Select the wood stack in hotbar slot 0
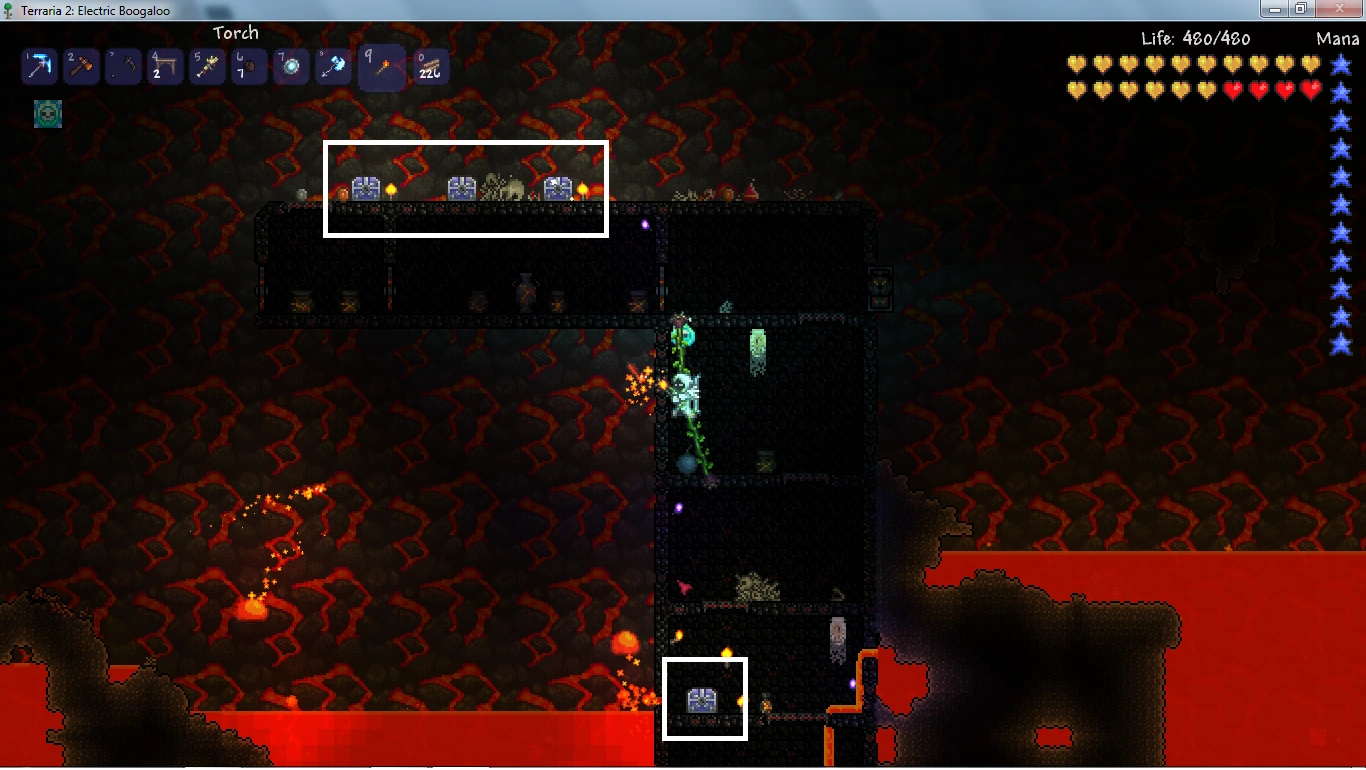Screen dimensions: 1366x770 point(430,66)
